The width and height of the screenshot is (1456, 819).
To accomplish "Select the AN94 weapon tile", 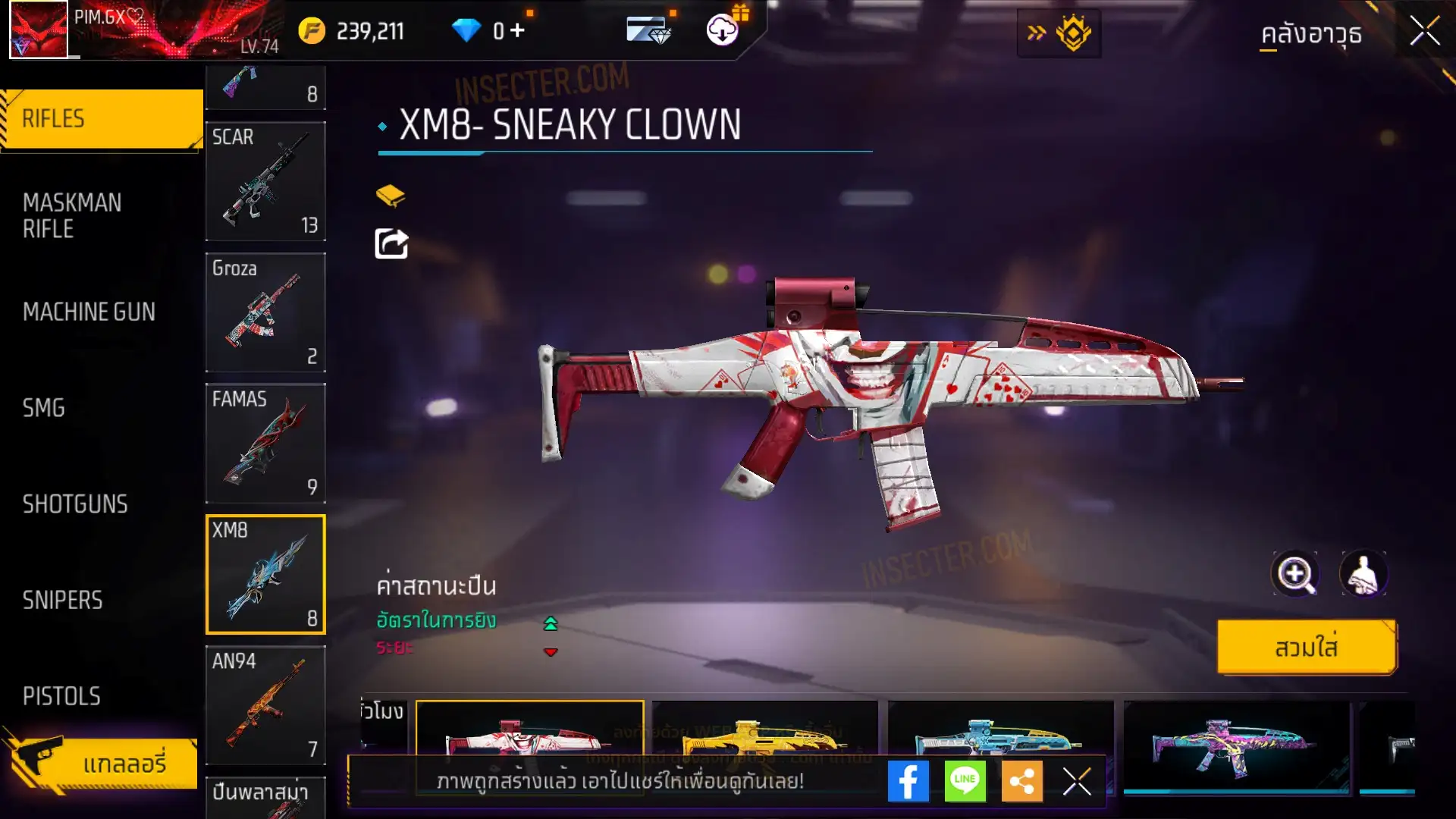I will coord(265,705).
